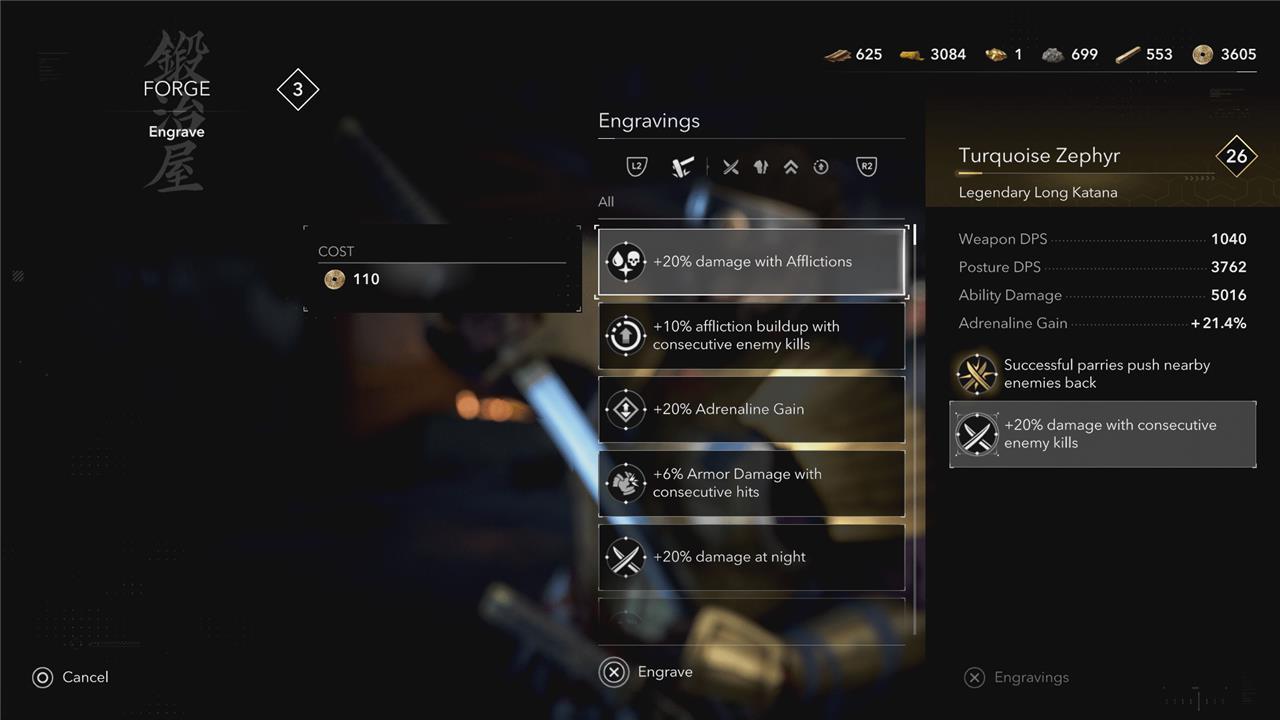Engrave the selected engraving
The image size is (1280, 720).
646,672
